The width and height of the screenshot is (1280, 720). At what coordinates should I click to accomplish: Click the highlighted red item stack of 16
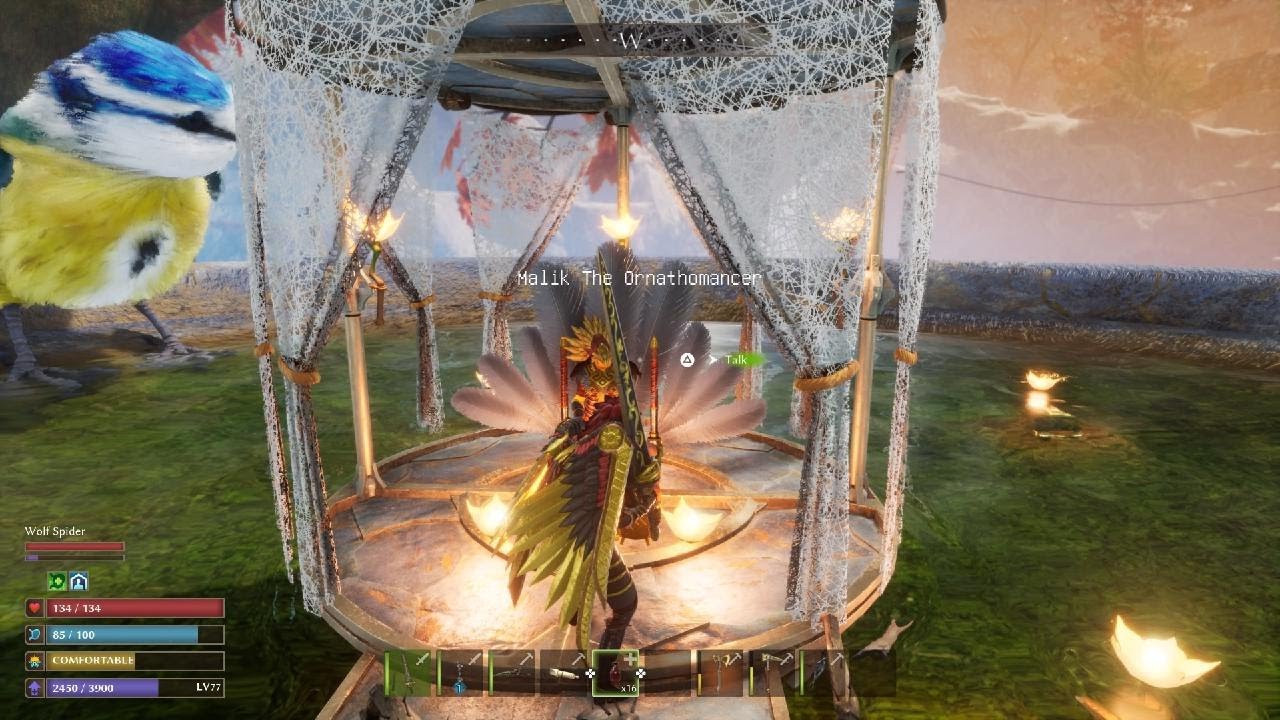(x=616, y=672)
